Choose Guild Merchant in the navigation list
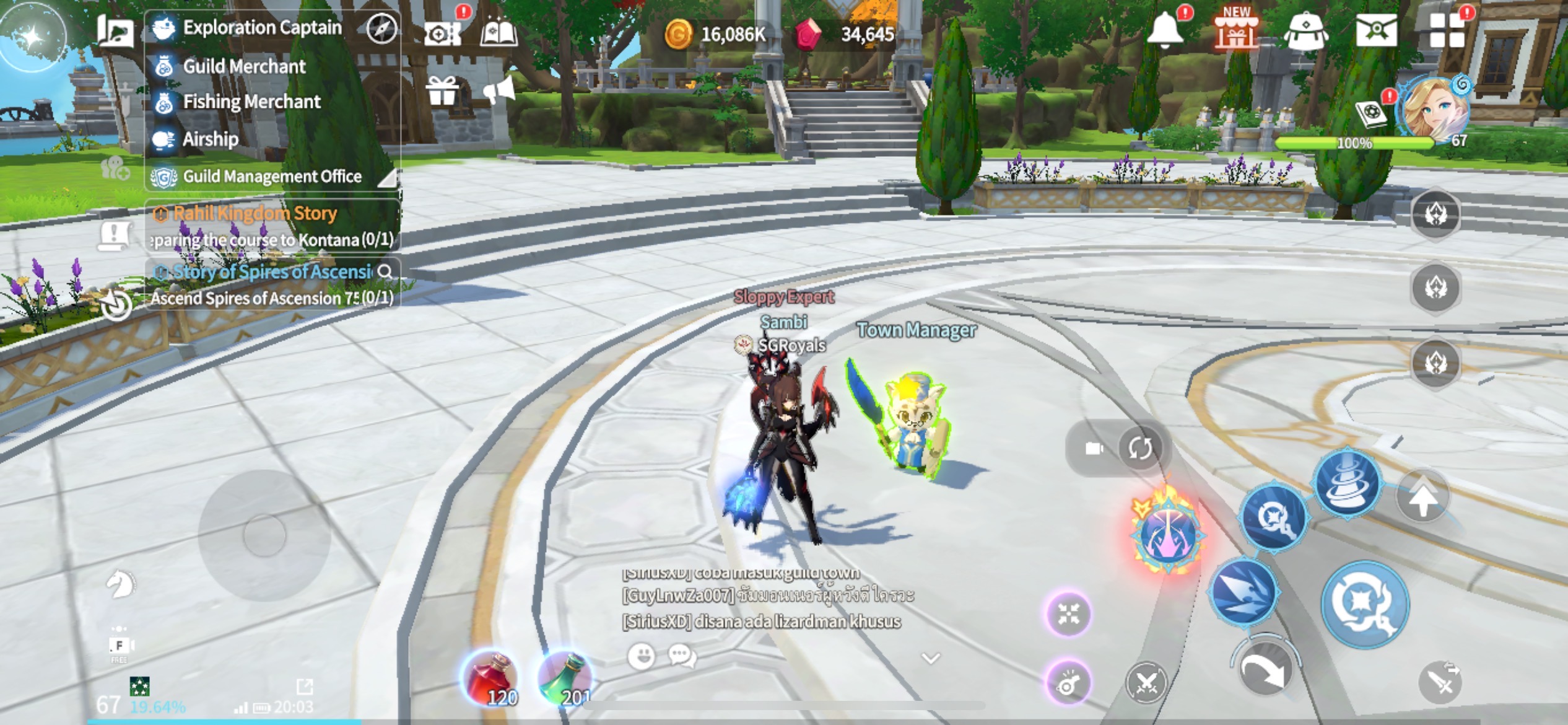This screenshot has width=1568, height=725. coord(243,66)
